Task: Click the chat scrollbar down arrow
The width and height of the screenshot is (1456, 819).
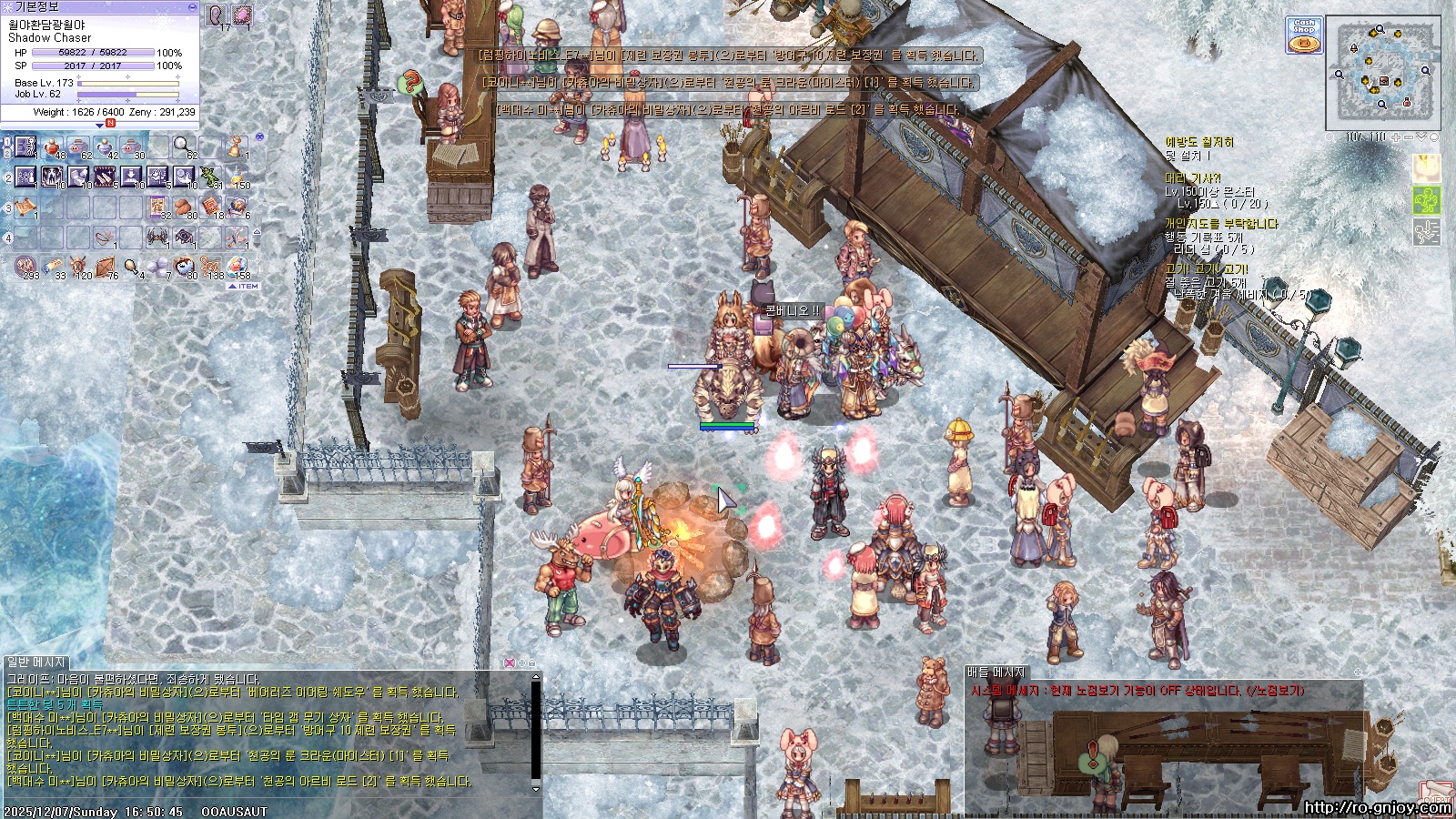Action: [x=536, y=788]
